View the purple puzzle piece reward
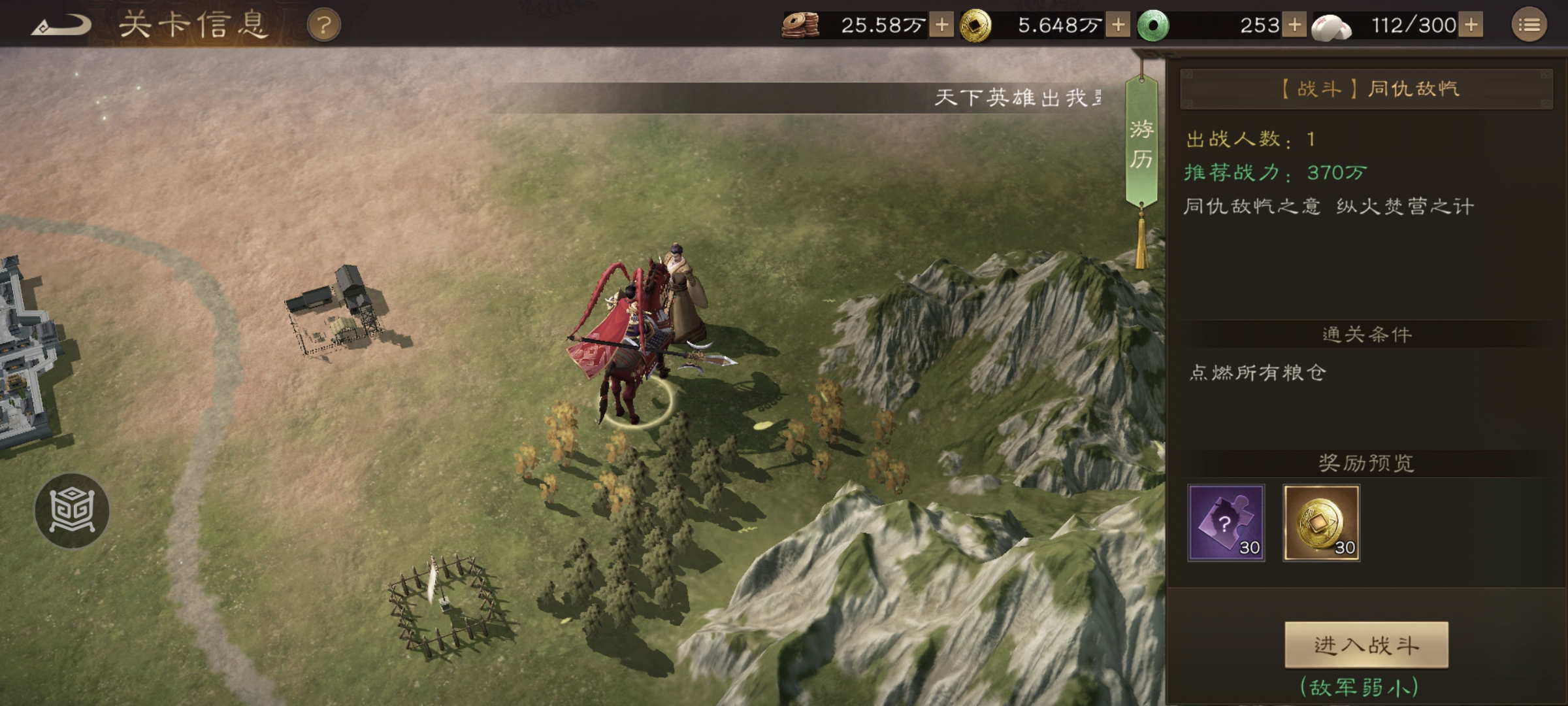This screenshot has width=1568, height=706. coord(1226,522)
